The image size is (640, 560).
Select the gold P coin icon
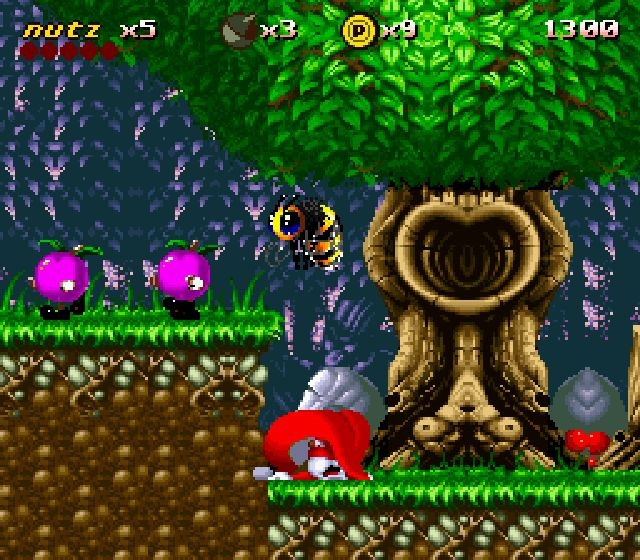point(357,31)
